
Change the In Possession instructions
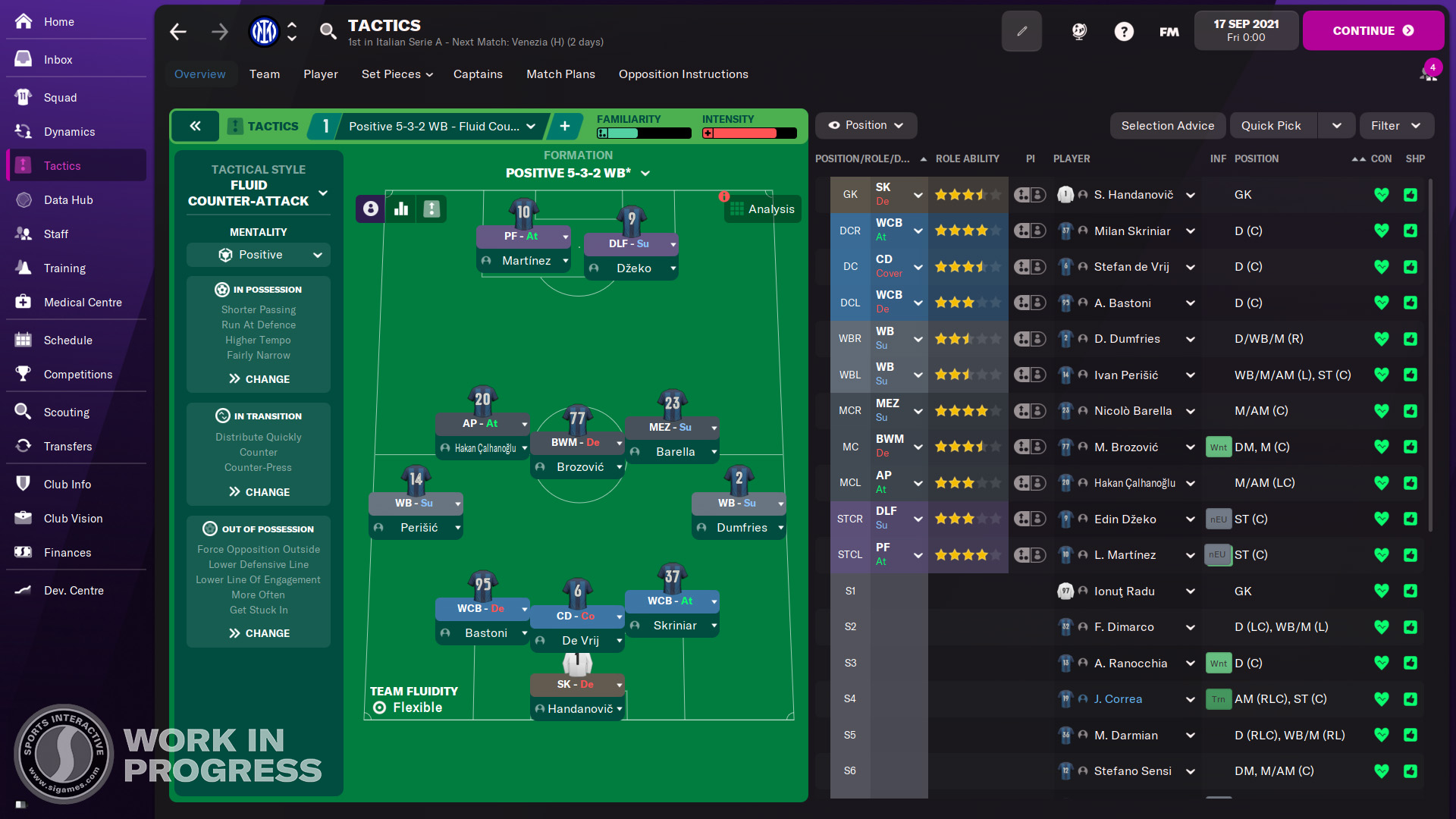(x=259, y=379)
